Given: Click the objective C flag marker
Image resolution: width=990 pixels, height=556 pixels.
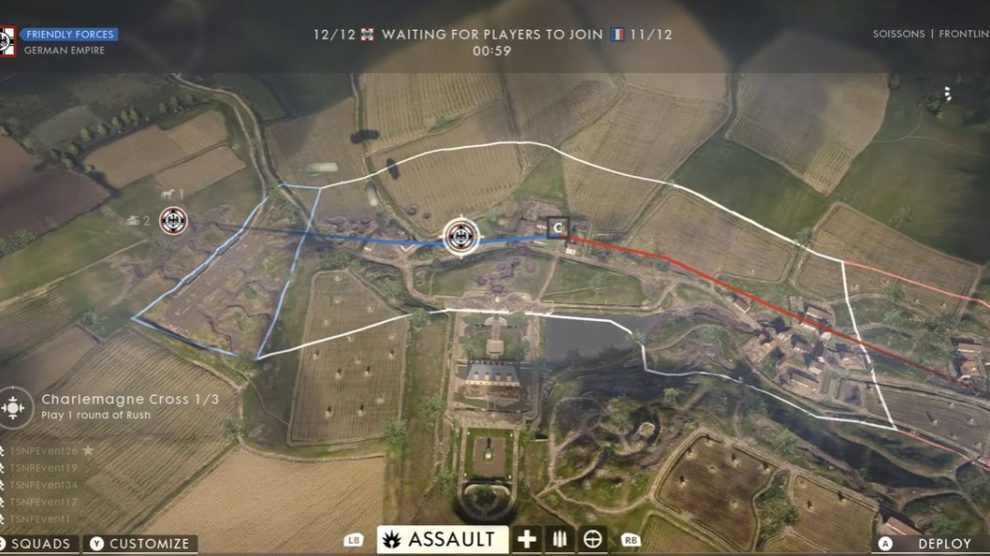Looking at the screenshot, I should click(557, 229).
